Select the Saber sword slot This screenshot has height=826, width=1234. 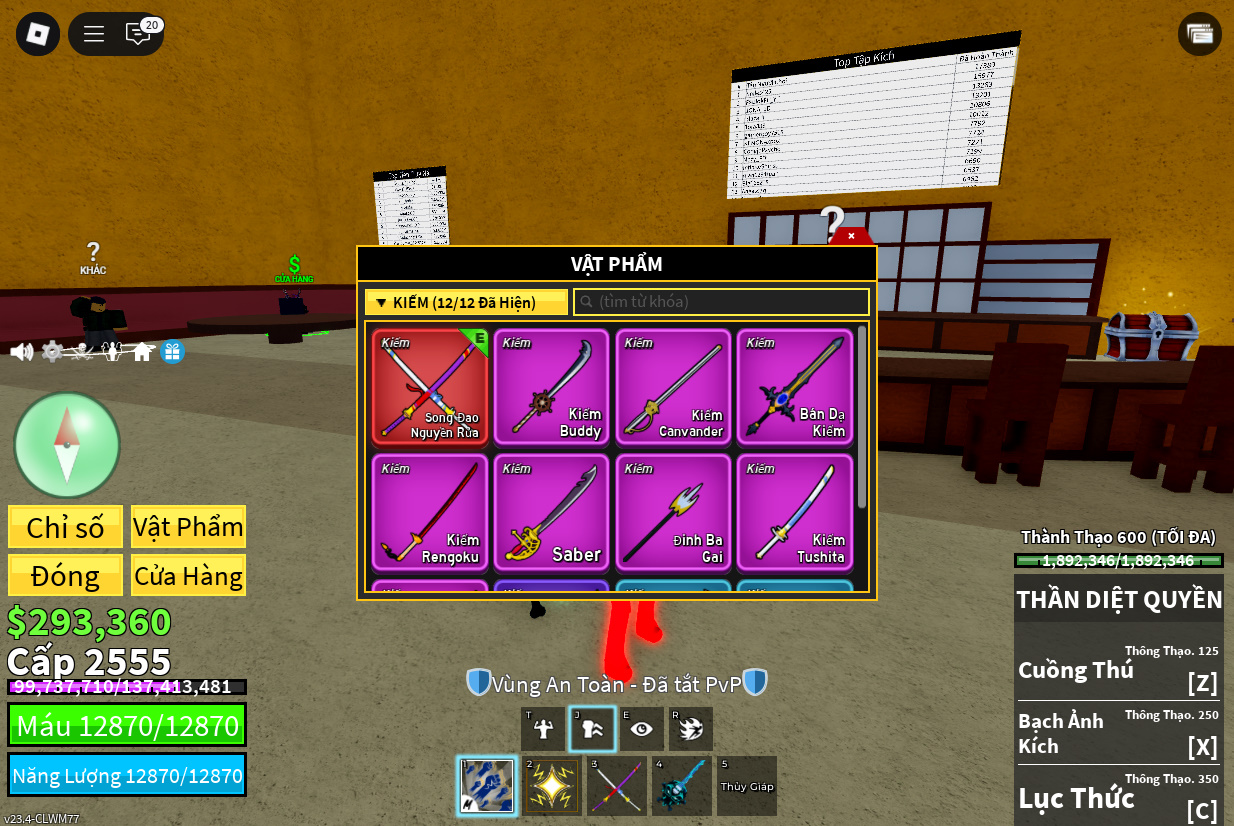pos(552,512)
